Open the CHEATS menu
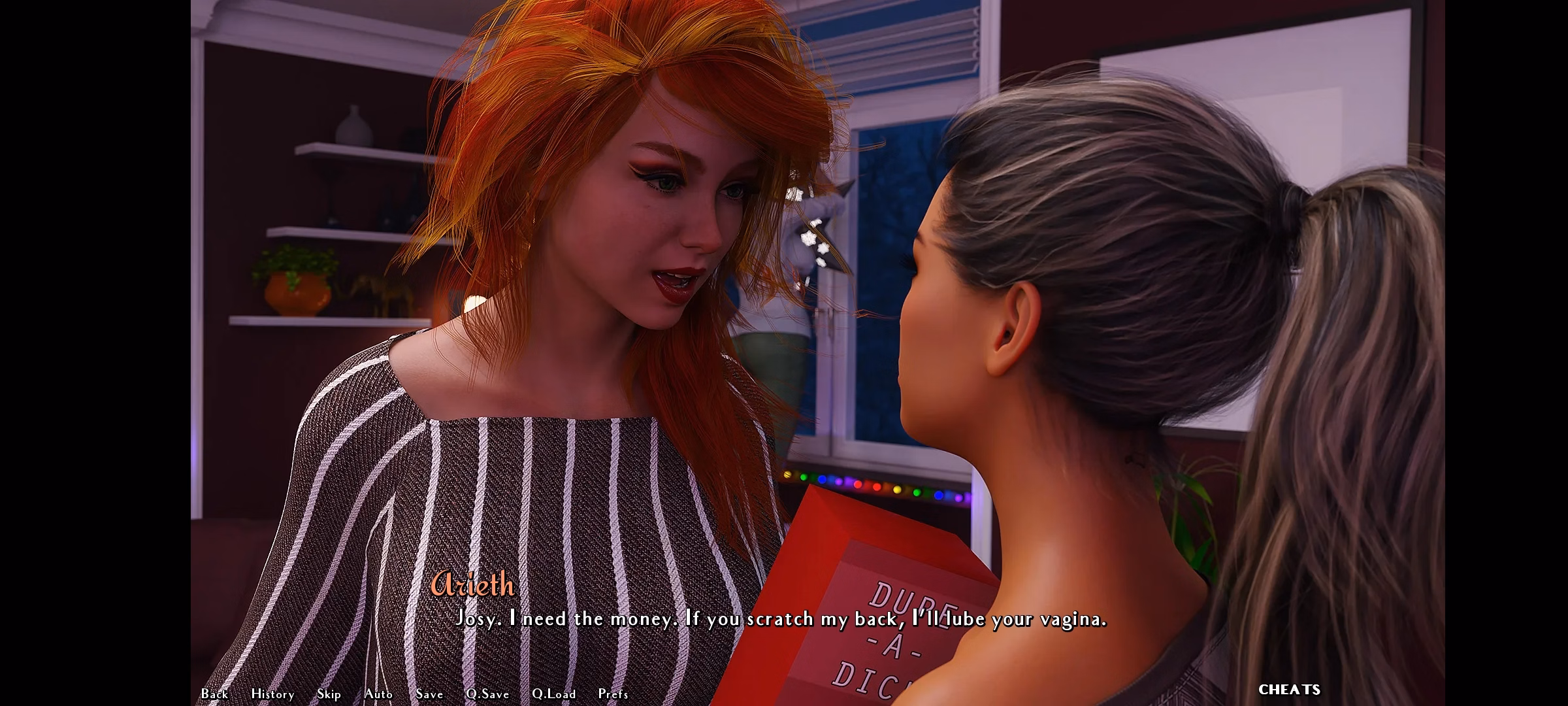This screenshot has height=706, width=1568. (1289, 690)
